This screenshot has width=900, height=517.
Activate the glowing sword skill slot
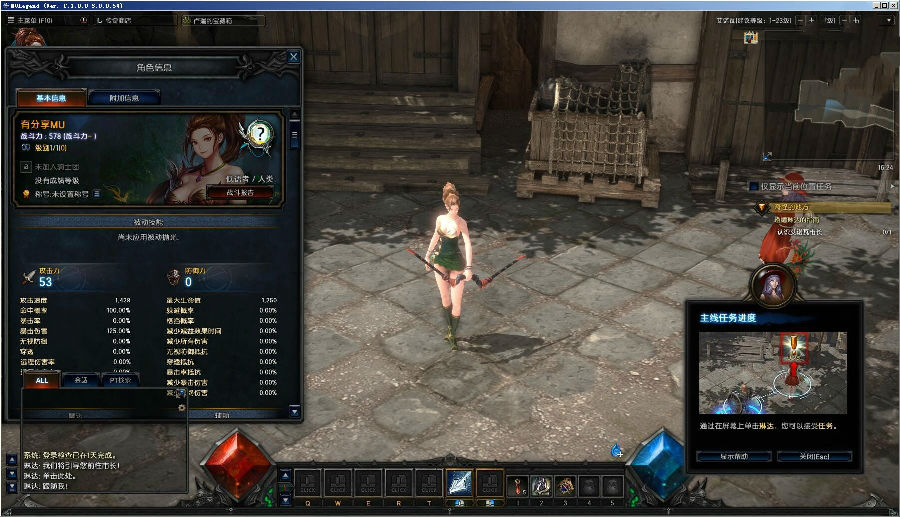click(459, 483)
